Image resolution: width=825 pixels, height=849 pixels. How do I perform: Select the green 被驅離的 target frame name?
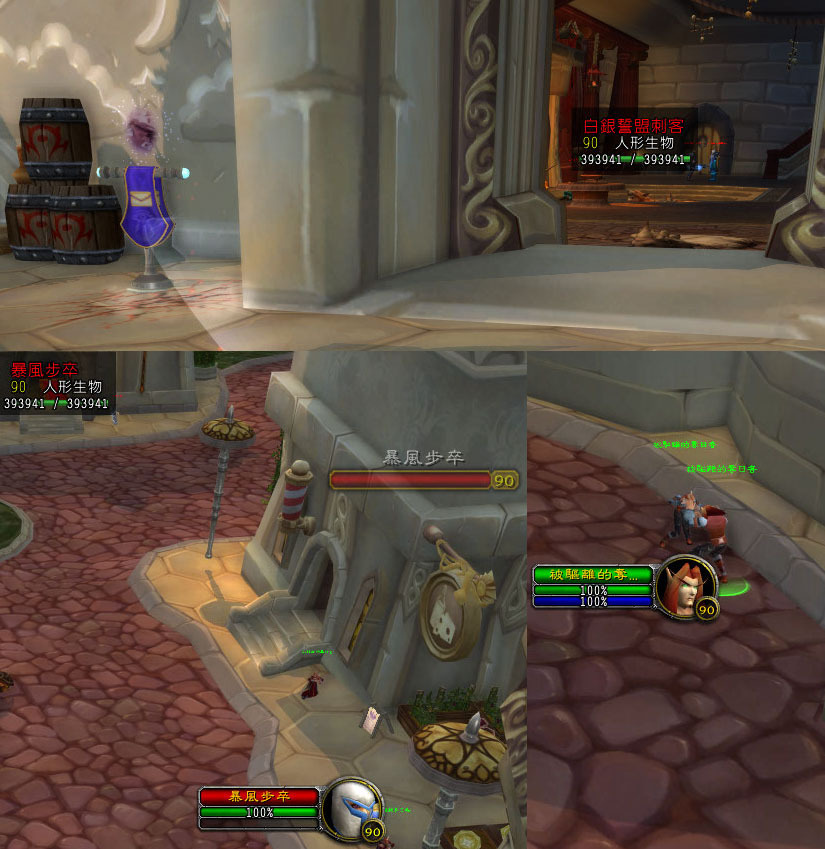[594, 574]
